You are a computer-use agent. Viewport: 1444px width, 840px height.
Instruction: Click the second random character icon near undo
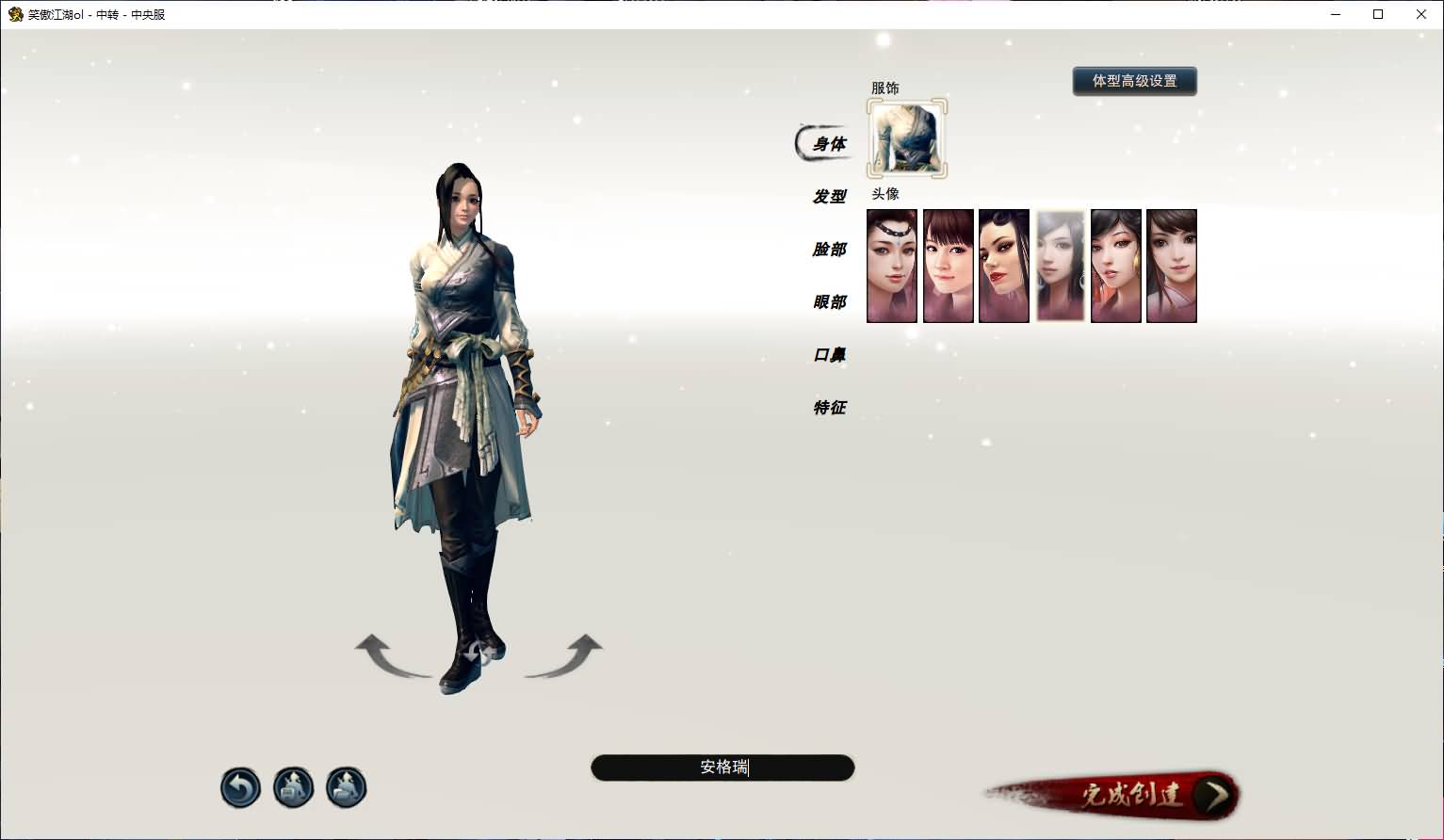[x=346, y=787]
